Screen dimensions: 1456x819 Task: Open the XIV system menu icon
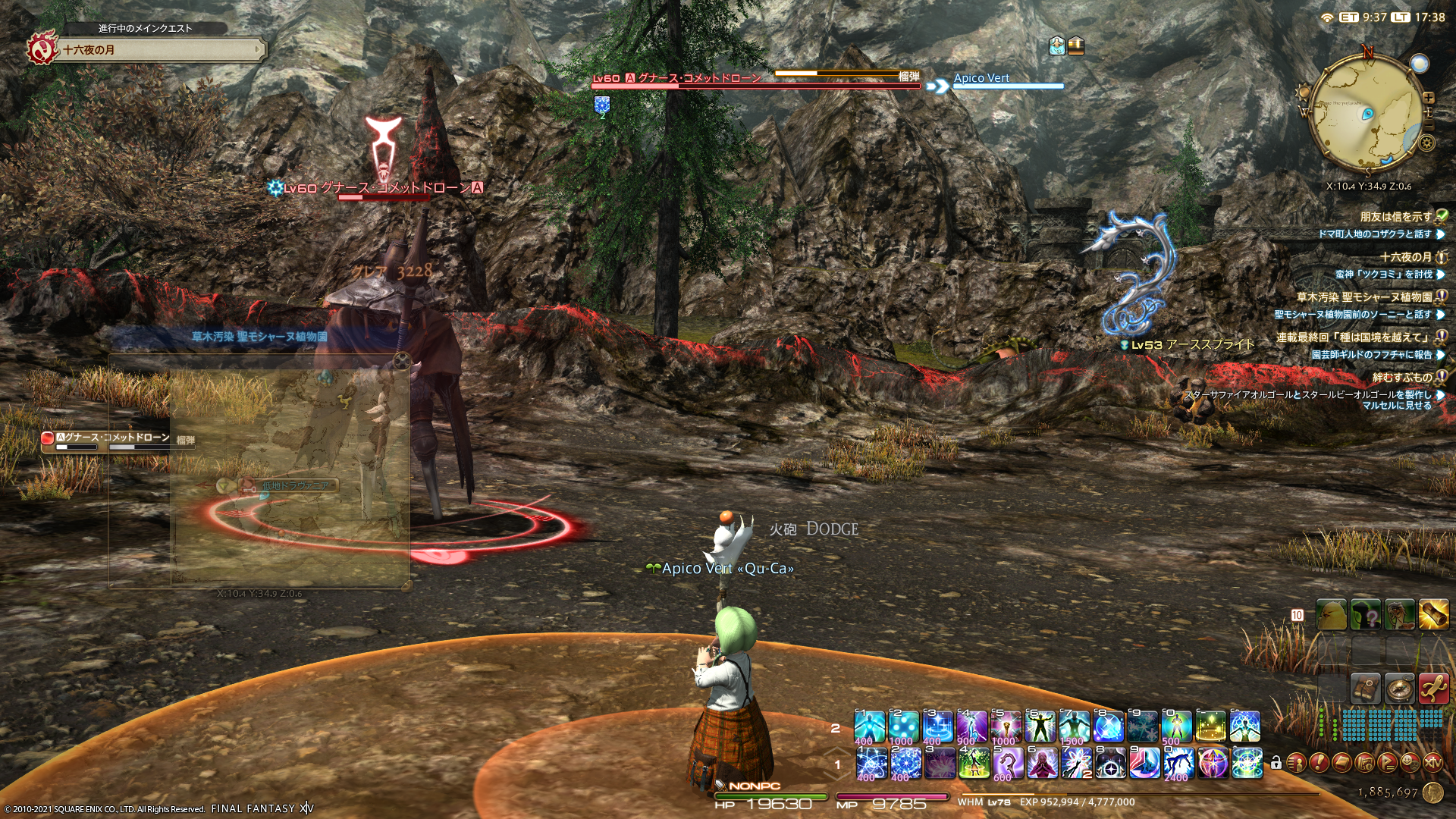pos(1432,763)
